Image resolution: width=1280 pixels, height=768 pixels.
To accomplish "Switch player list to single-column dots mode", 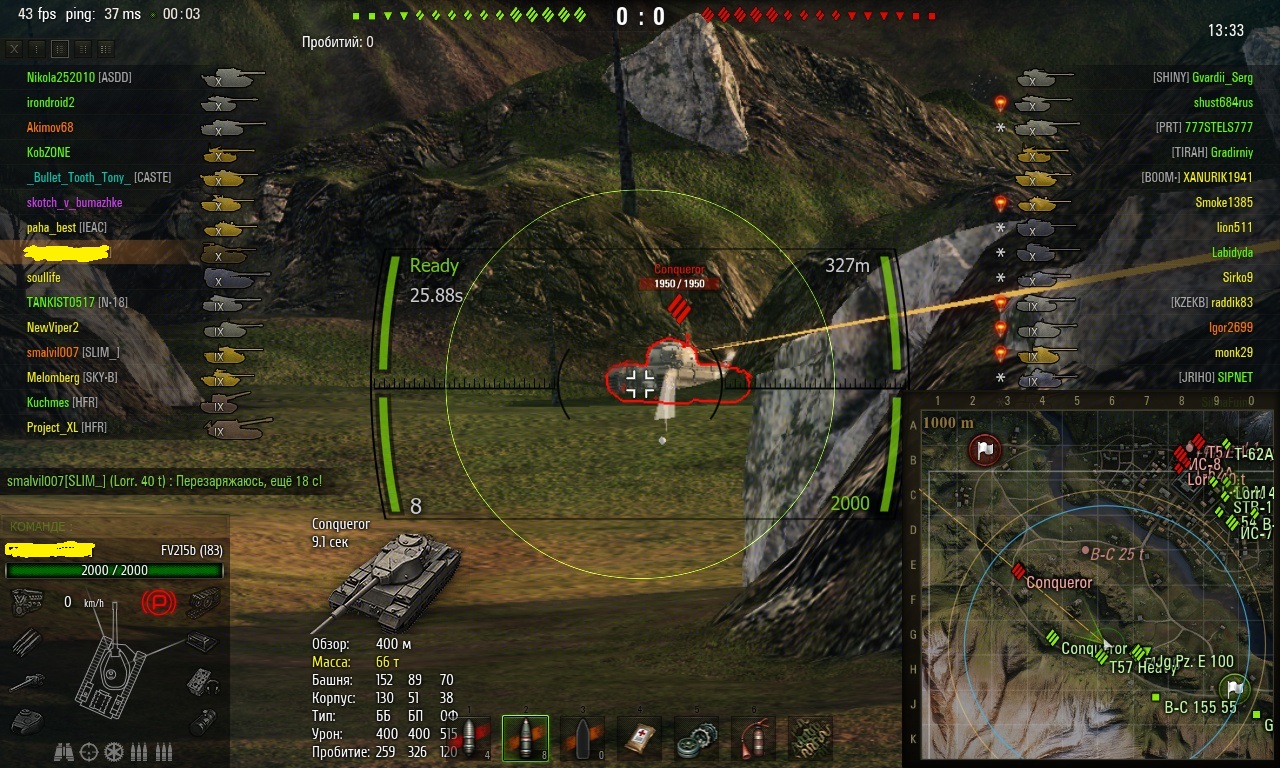I will pyautogui.click(x=37, y=48).
